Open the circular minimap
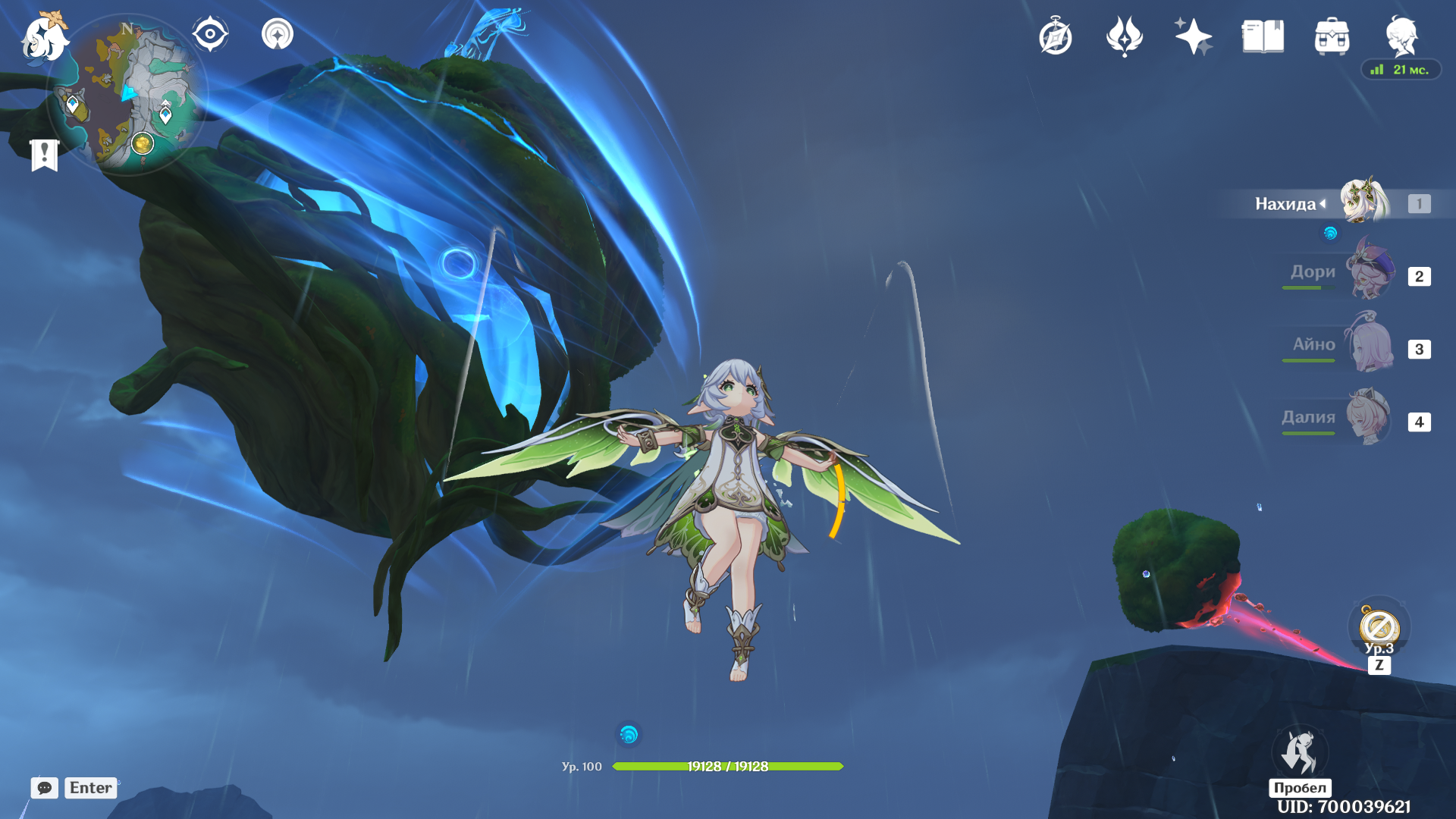Image resolution: width=1456 pixels, height=819 pixels. [x=127, y=95]
